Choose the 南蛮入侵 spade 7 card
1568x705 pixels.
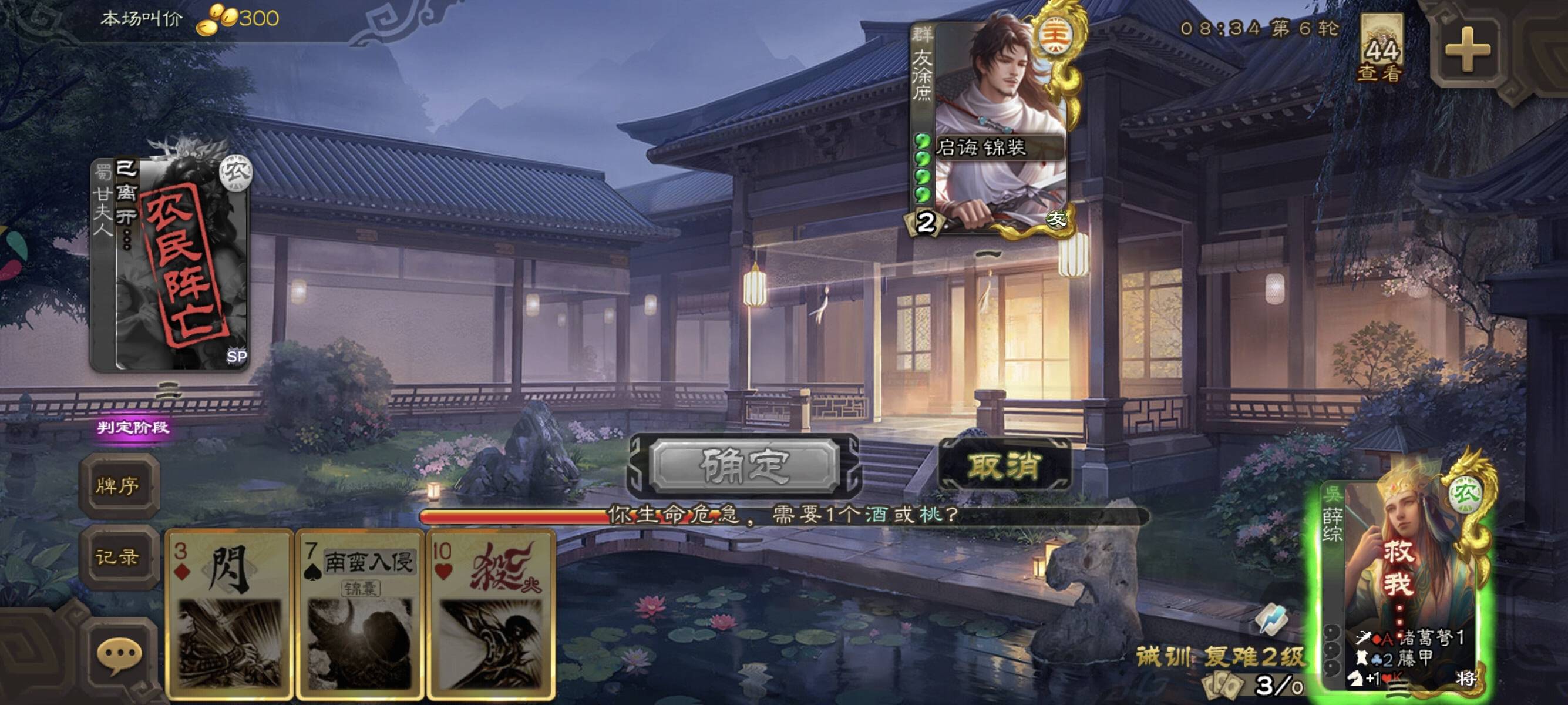(x=360, y=615)
